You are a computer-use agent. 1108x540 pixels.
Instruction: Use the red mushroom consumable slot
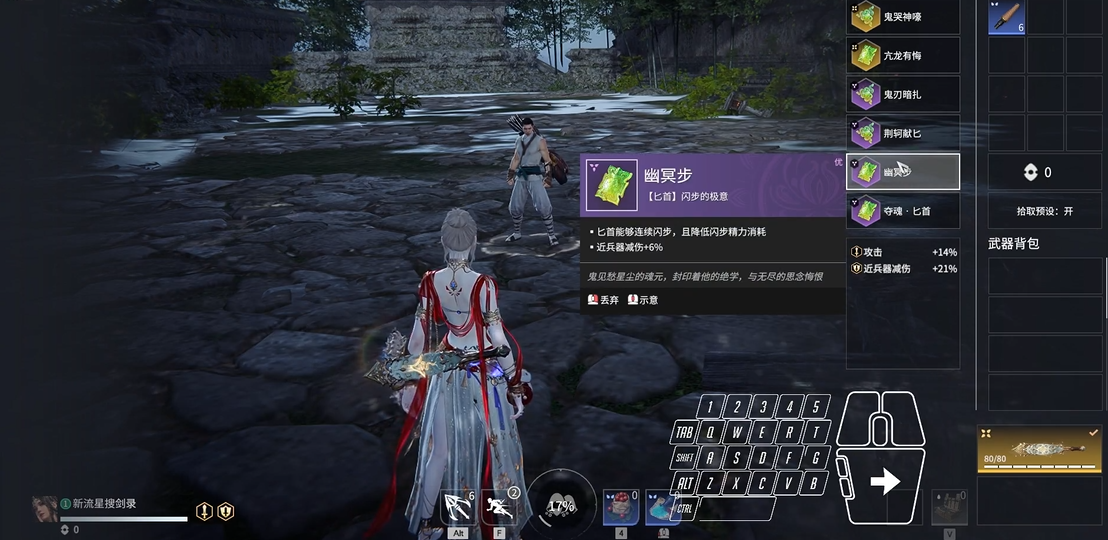[620, 508]
